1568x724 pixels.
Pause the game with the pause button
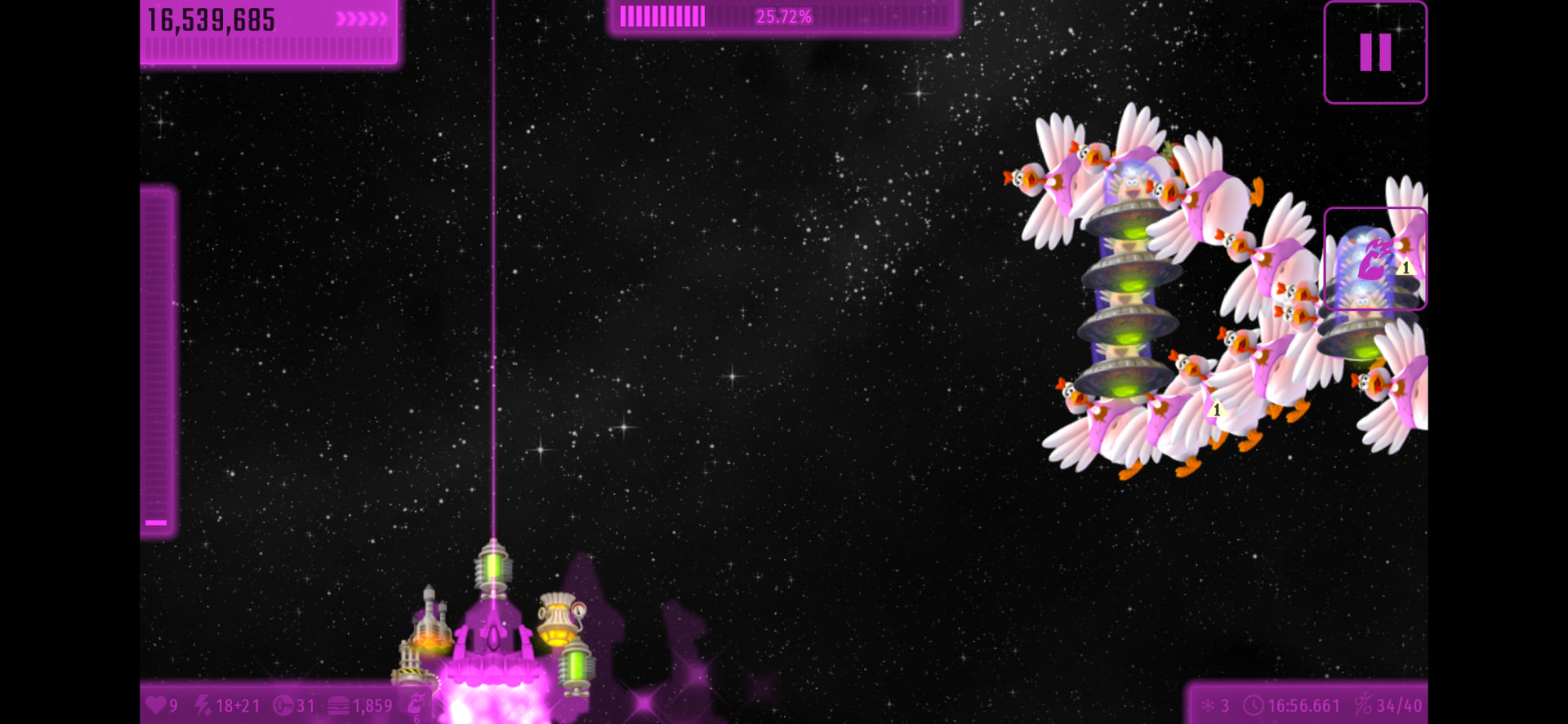click(1374, 53)
